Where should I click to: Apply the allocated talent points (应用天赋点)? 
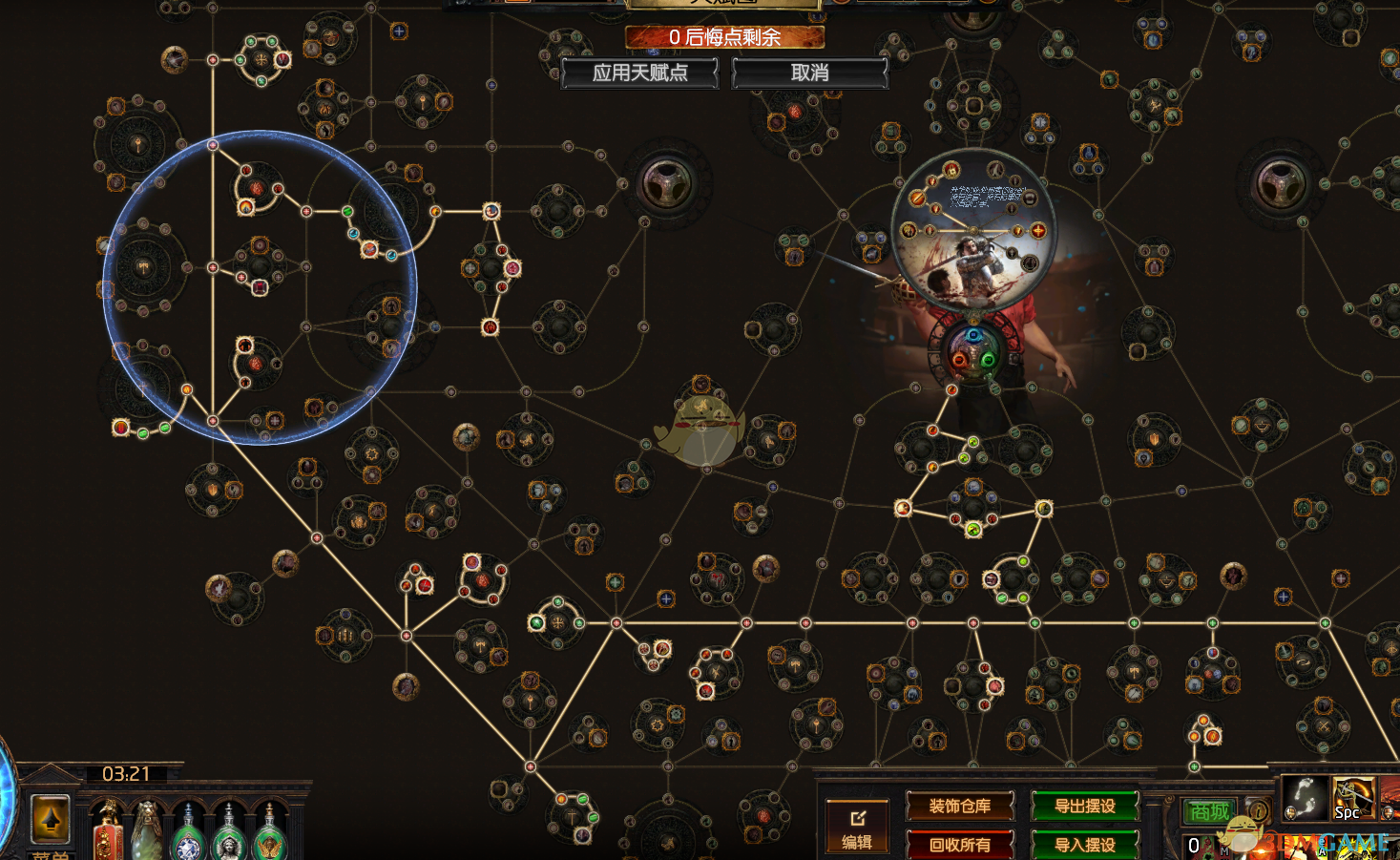(x=639, y=73)
